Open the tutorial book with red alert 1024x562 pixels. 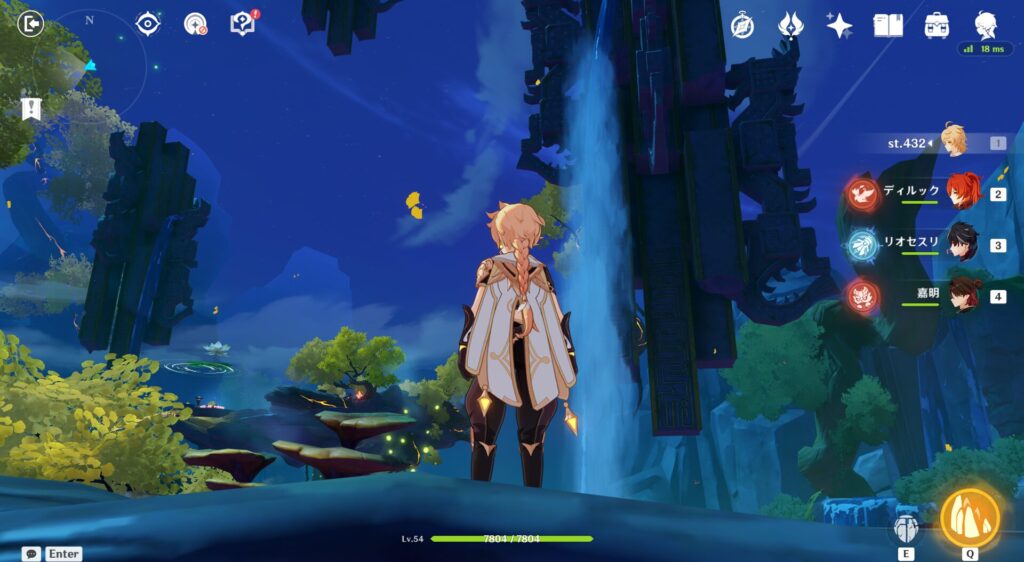(x=242, y=24)
